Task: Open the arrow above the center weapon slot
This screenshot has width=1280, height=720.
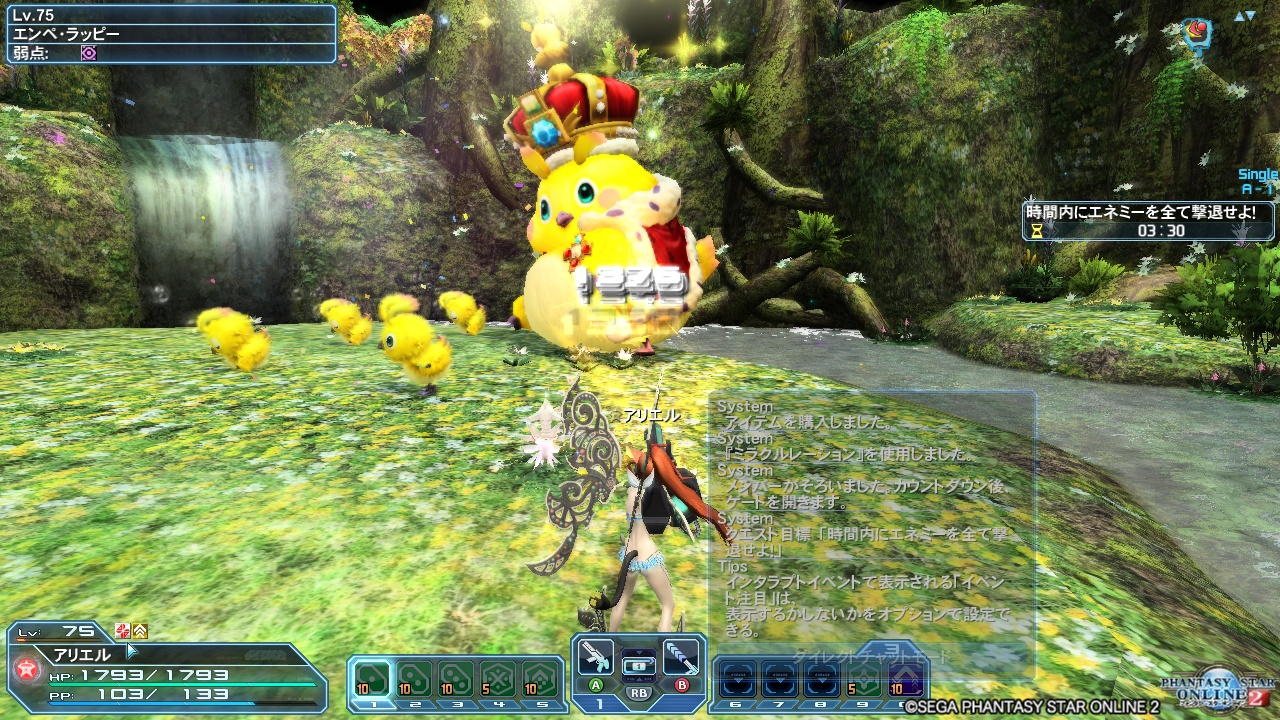Action: [x=639, y=652]
